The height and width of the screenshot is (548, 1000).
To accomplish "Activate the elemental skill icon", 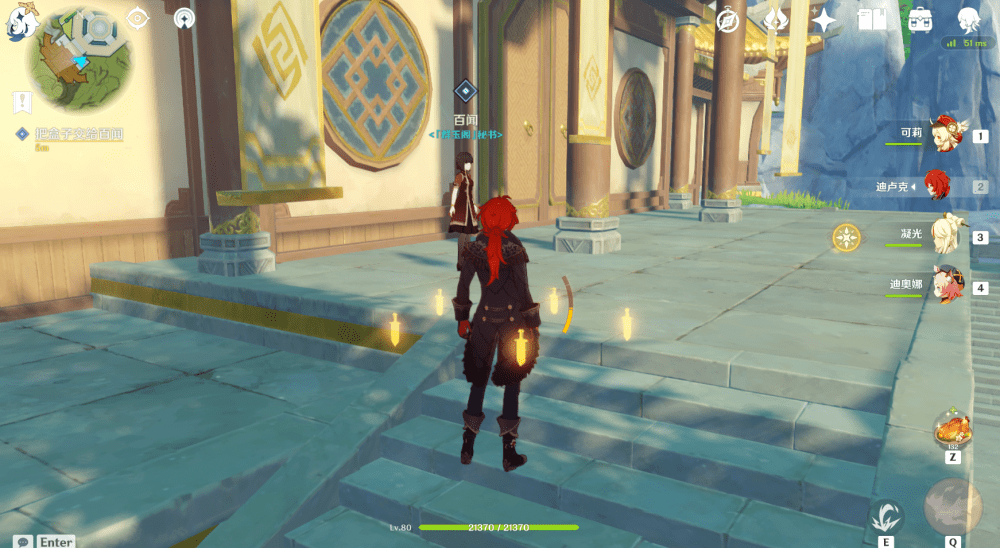I will (886, 517).
